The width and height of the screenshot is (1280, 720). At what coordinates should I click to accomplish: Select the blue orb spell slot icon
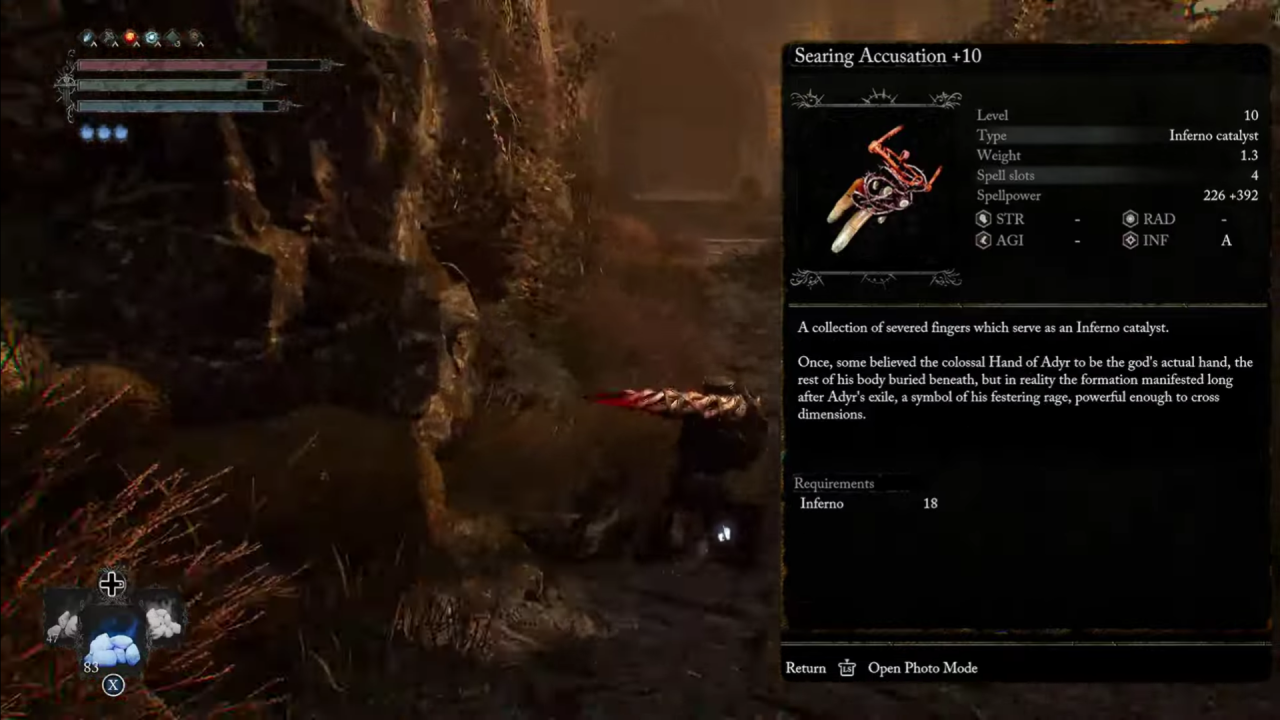(151, 37)
